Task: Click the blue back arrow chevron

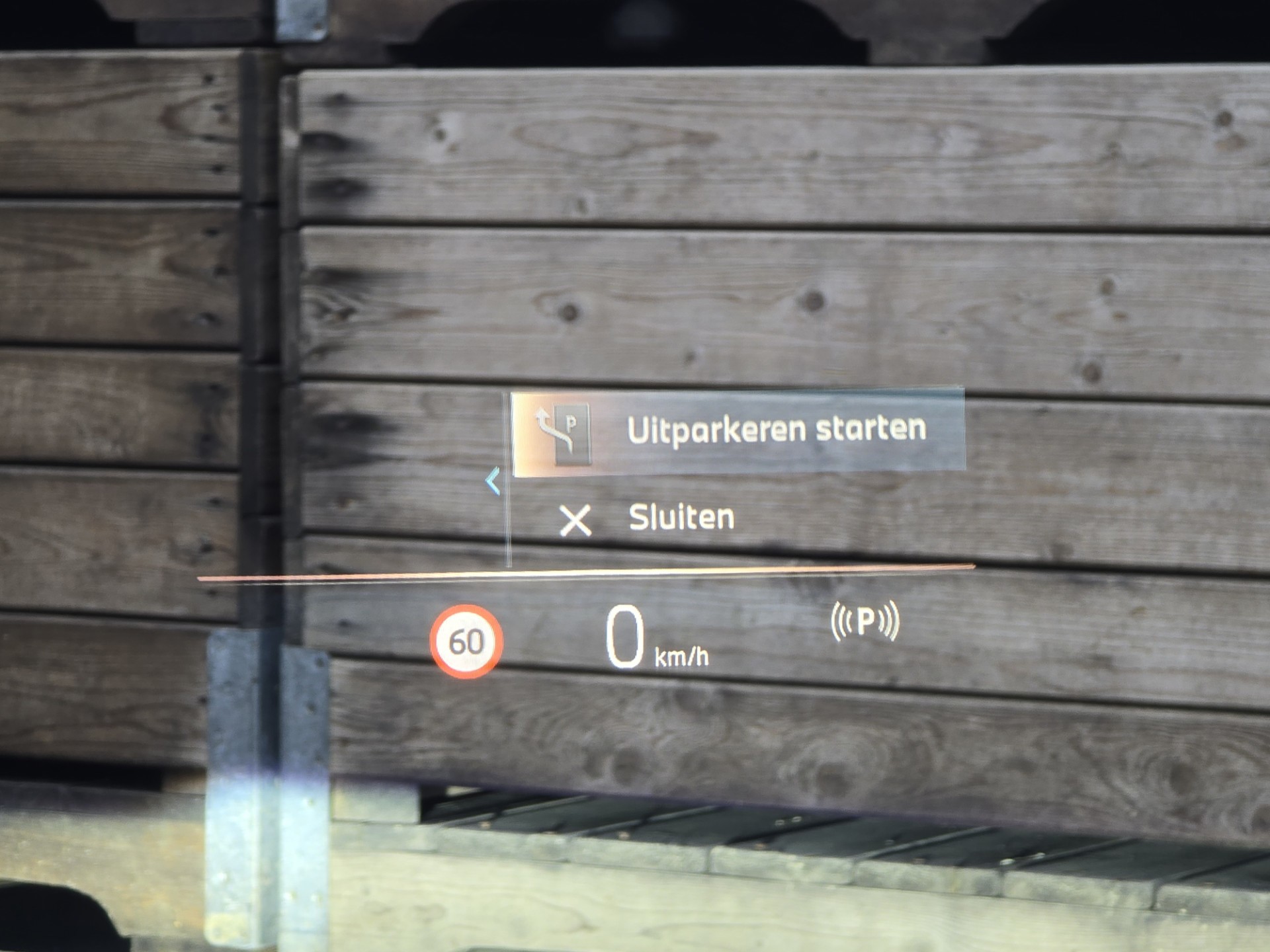Action: (493, 481)
